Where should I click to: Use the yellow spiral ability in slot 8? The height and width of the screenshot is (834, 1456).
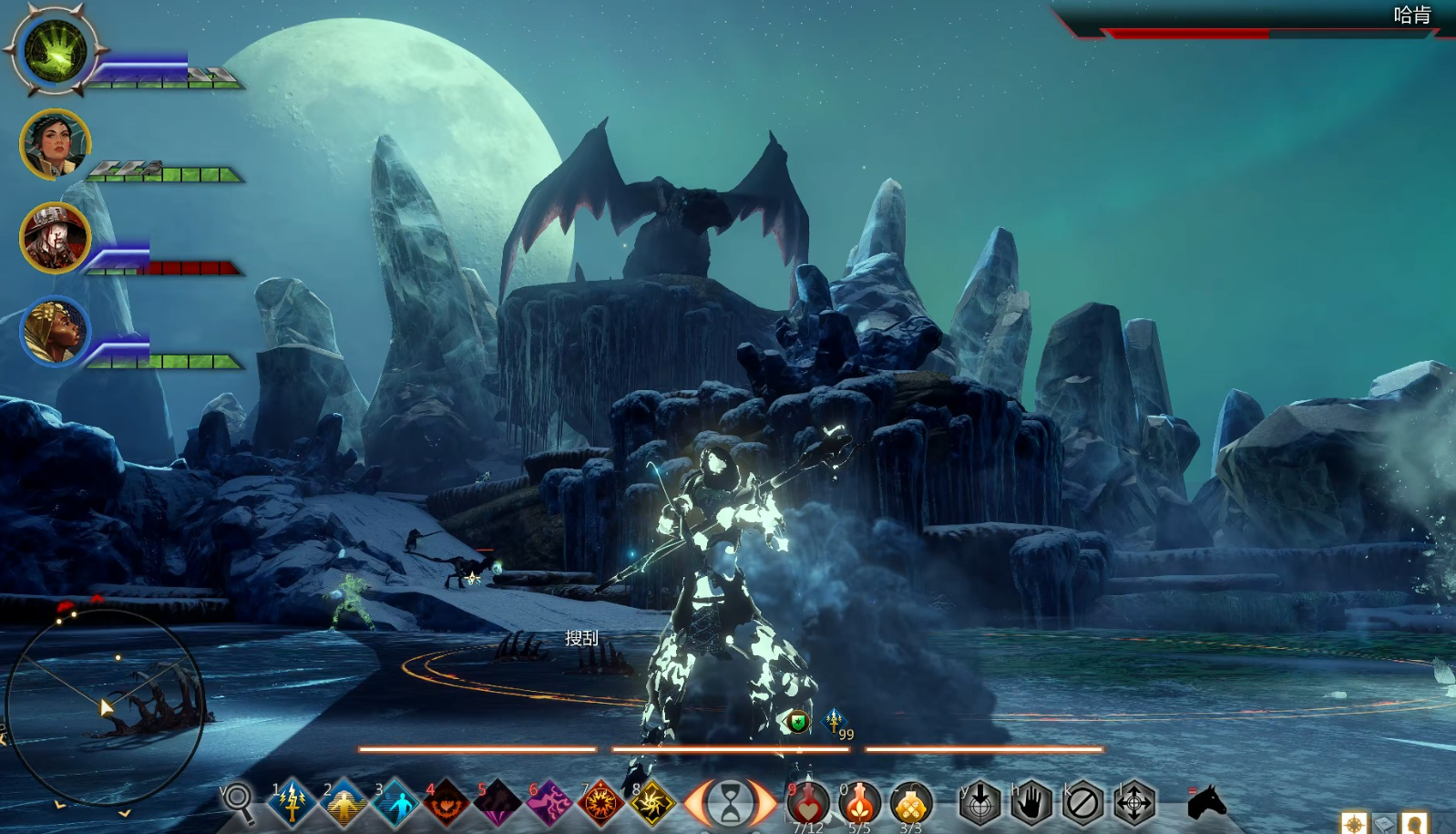(652, 803)
